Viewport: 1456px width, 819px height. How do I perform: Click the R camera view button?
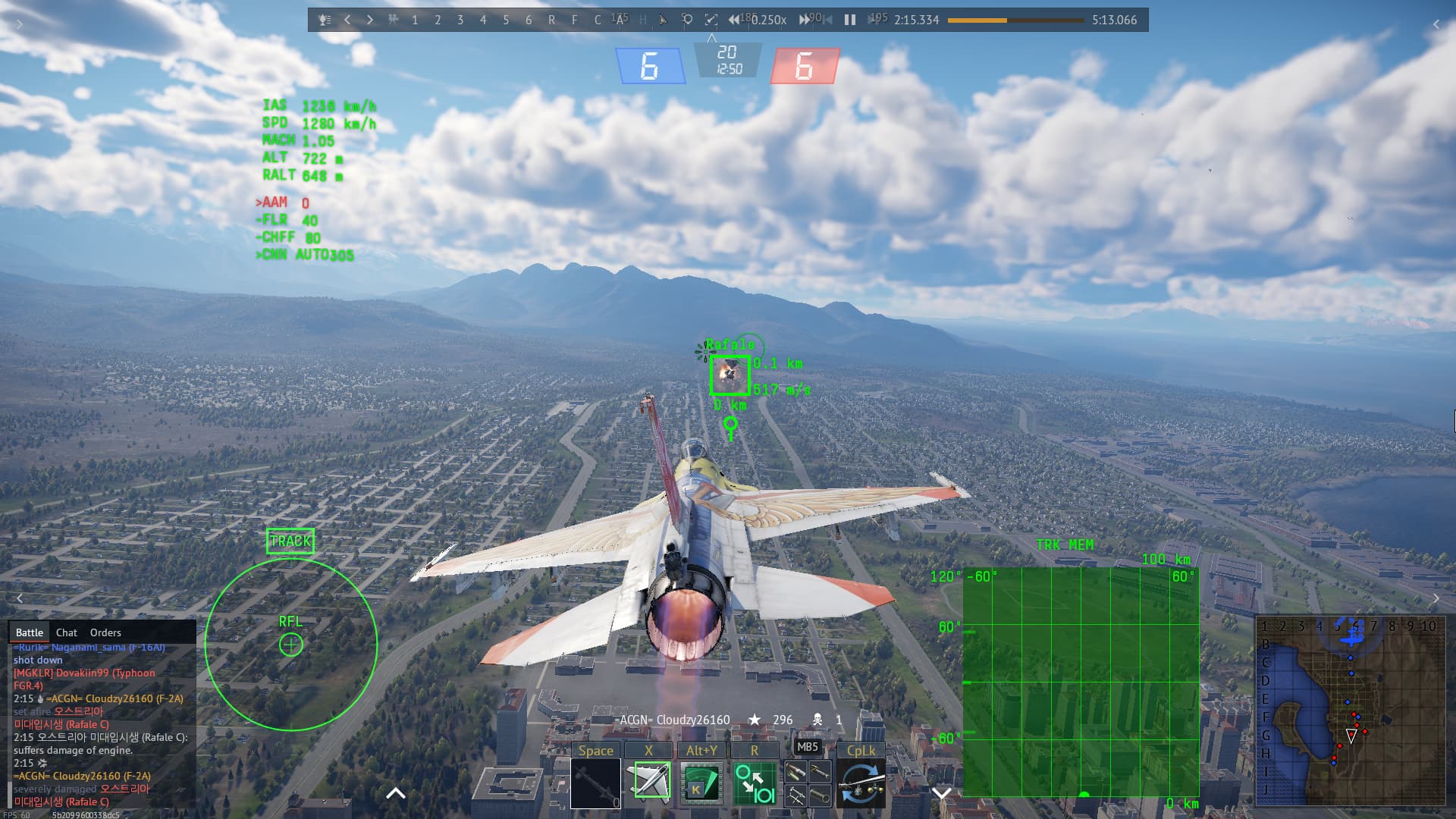[x=552, y=20]
